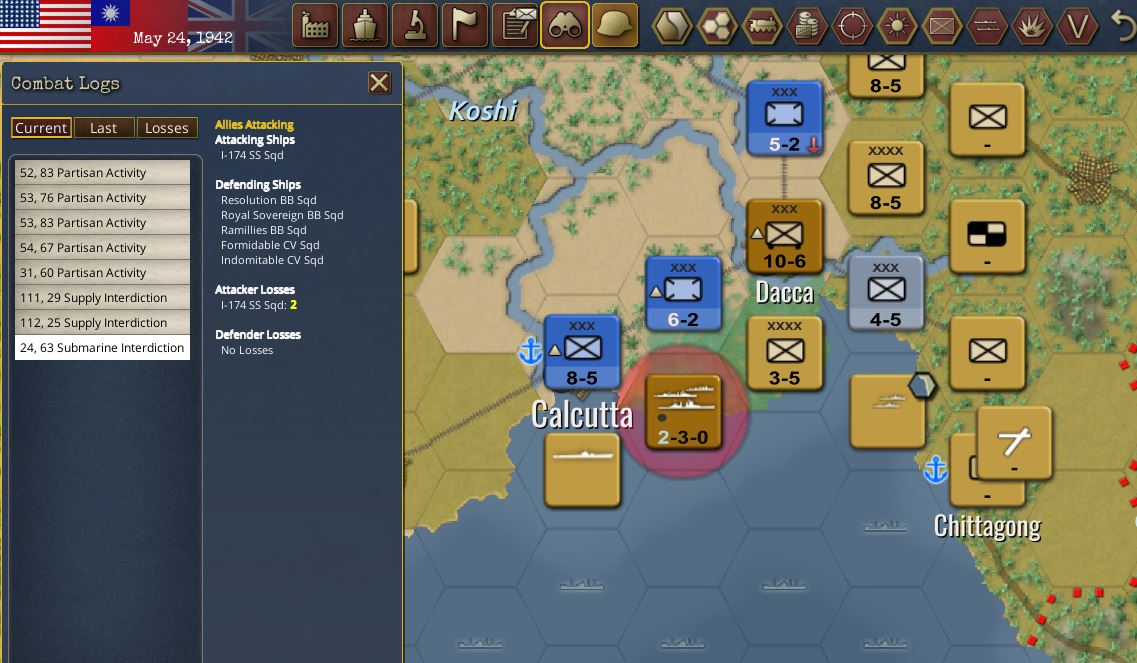The width and height of the screenshot is (1137, 663).
Task: Toggle the train map overlay
Action: 762,26
